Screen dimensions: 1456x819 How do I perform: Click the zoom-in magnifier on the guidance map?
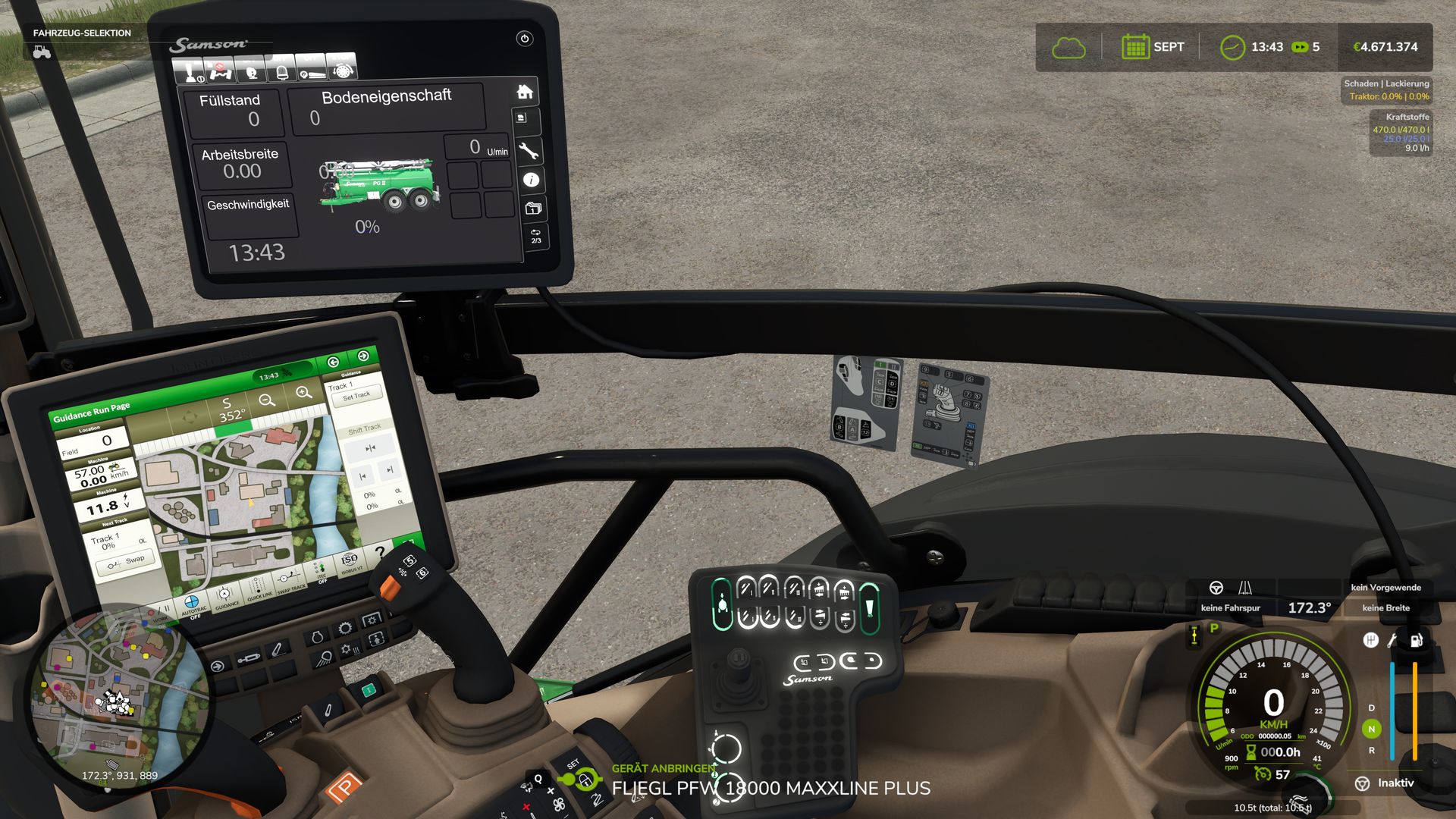point(303,393)
